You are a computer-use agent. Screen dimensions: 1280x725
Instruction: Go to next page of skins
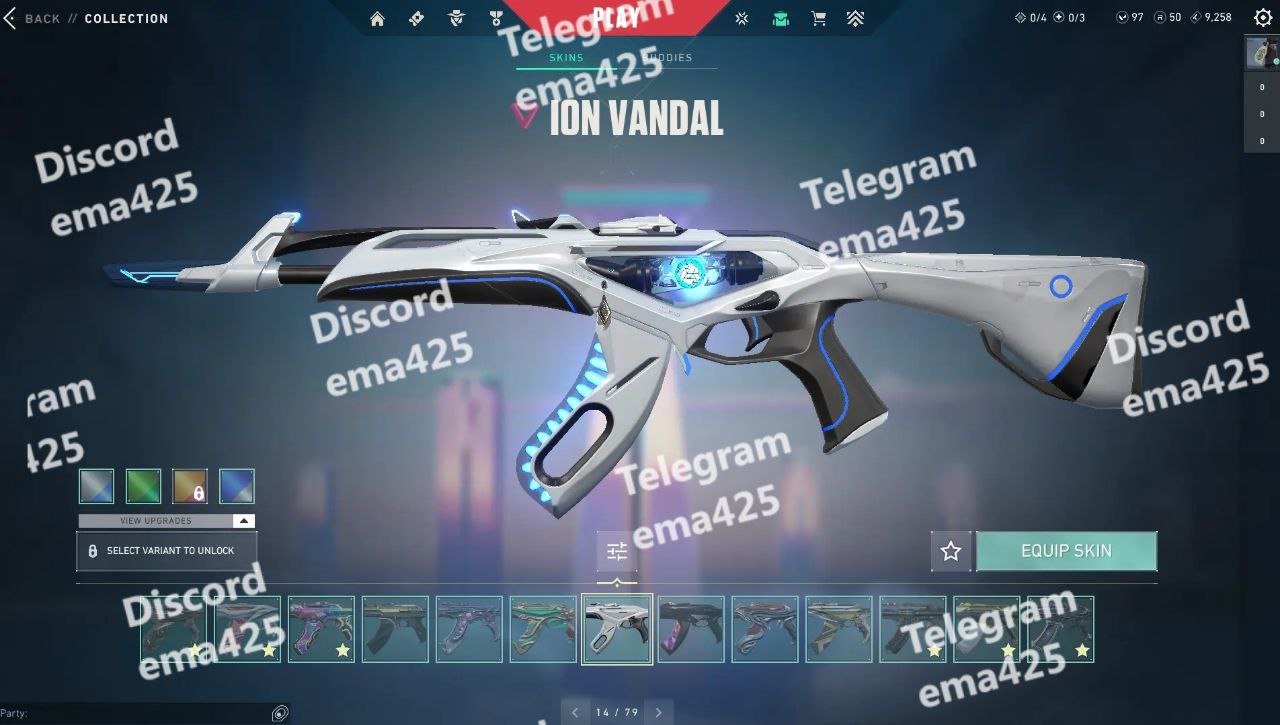click(658, 712)
